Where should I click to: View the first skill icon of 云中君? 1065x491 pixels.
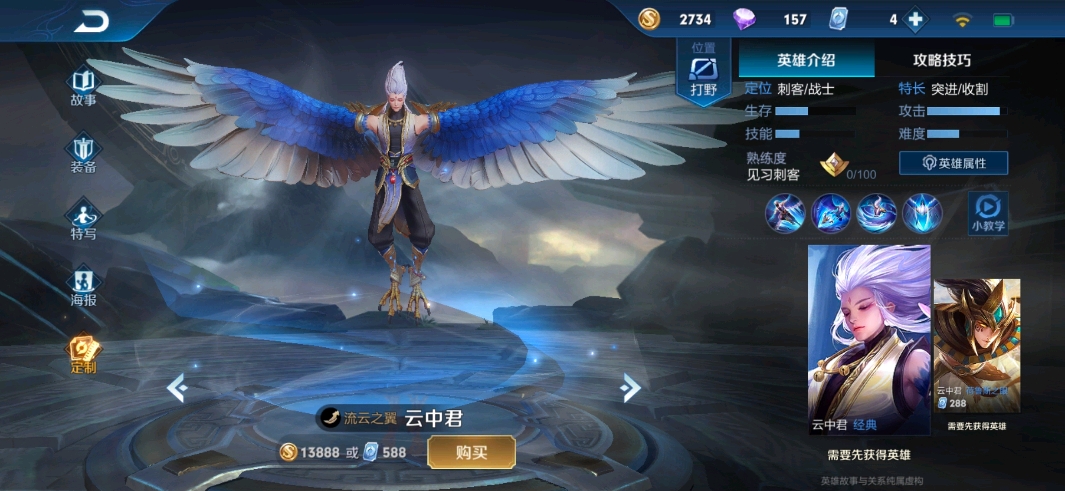click(784, 213)
